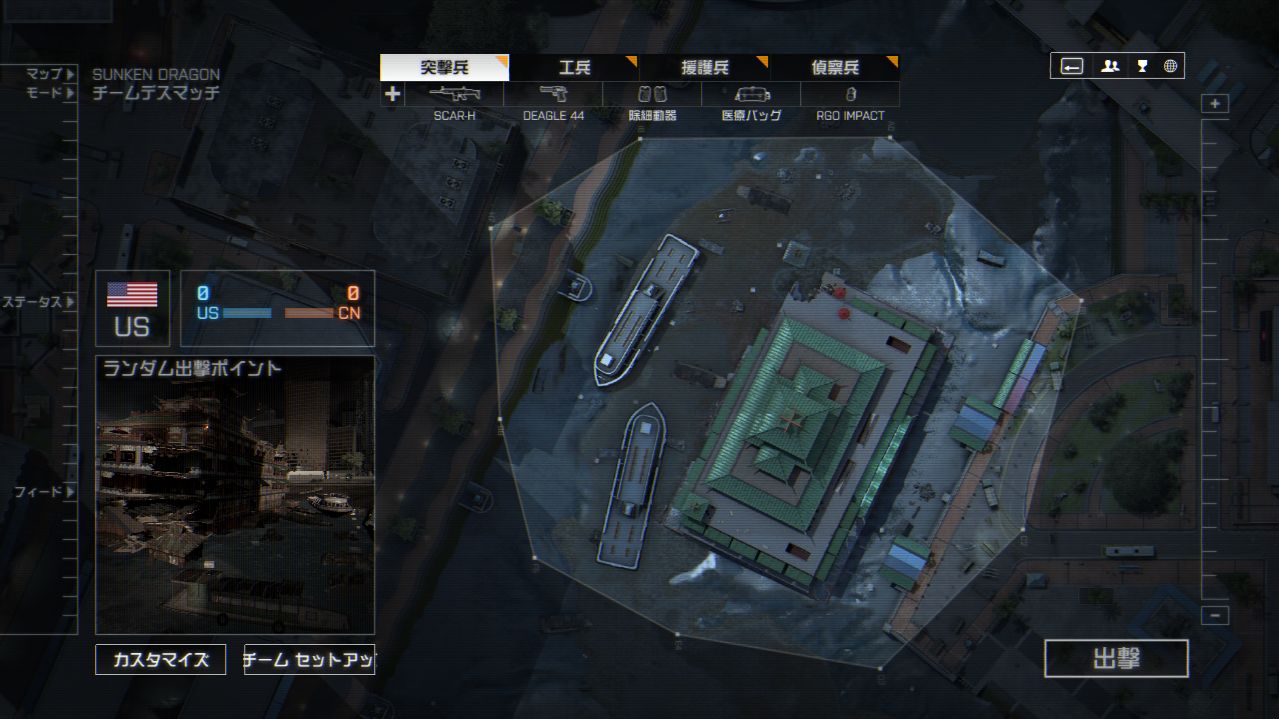Select the 突撃兵 (Assault) class tab

444,68
